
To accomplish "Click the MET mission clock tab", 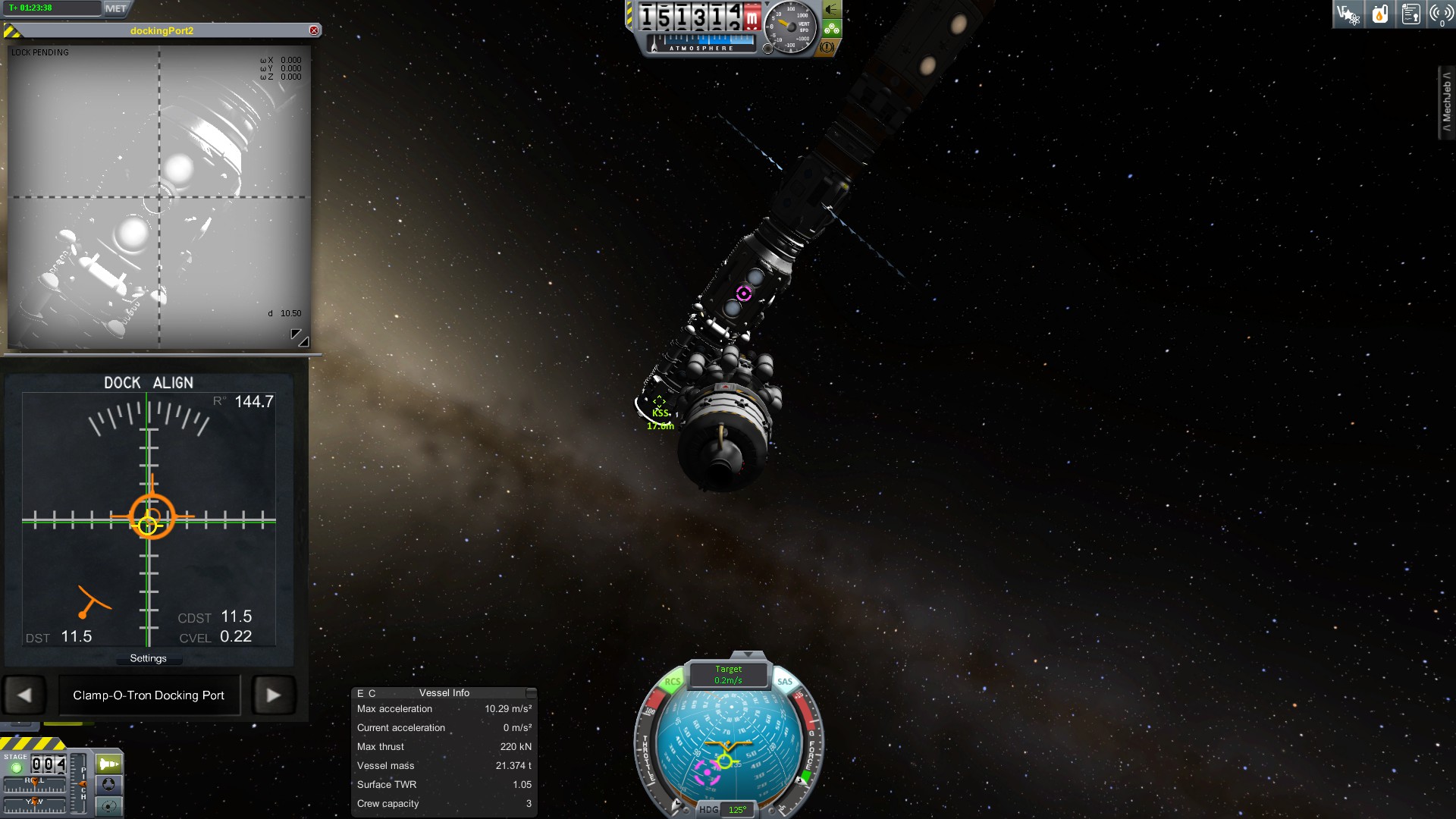I will click(x=116, y=8).
